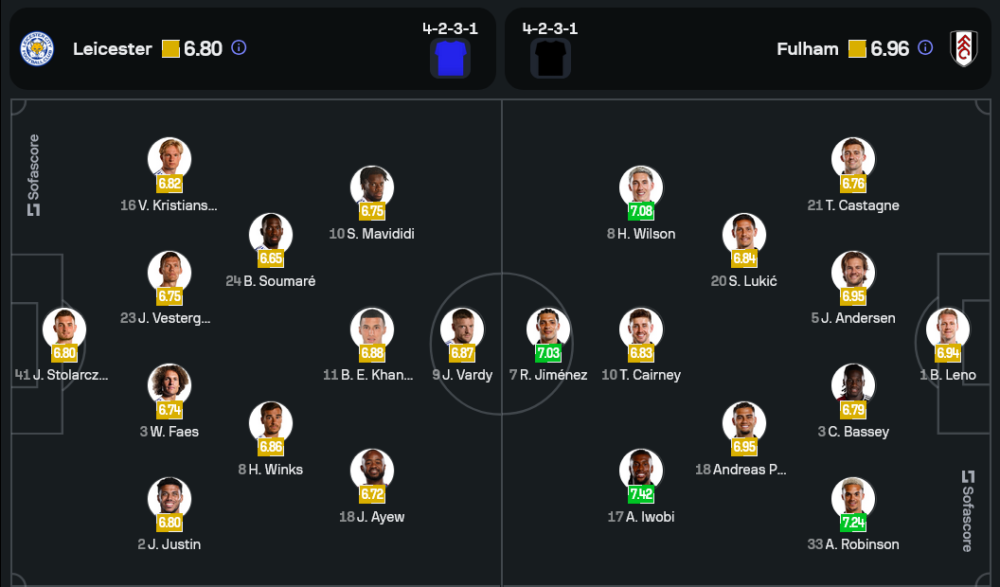Screen dimensions: 1000x587
Task: Click A. Robinson's lineup portrait
Action: click(853, 499)
